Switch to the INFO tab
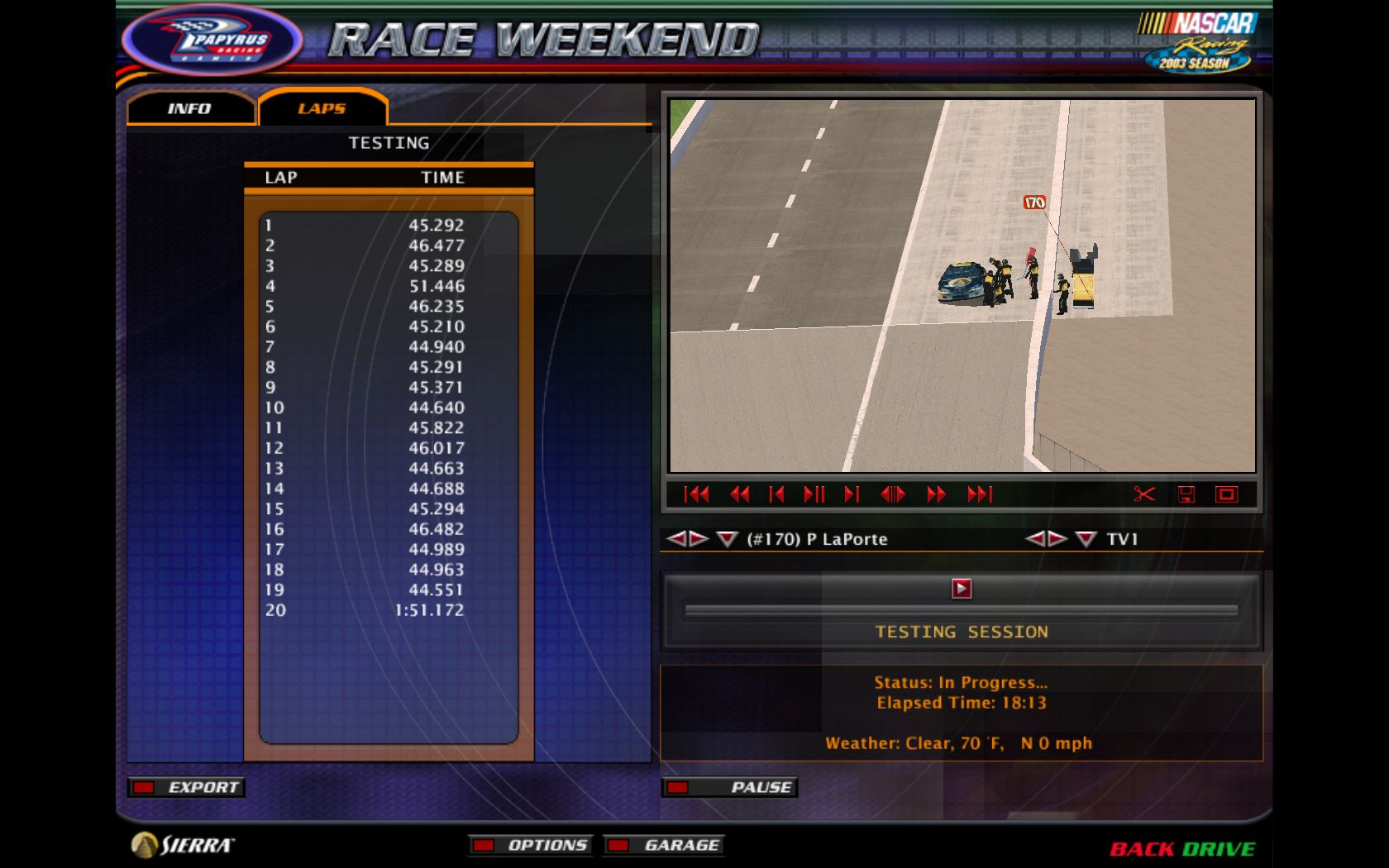 pos(190,108)
